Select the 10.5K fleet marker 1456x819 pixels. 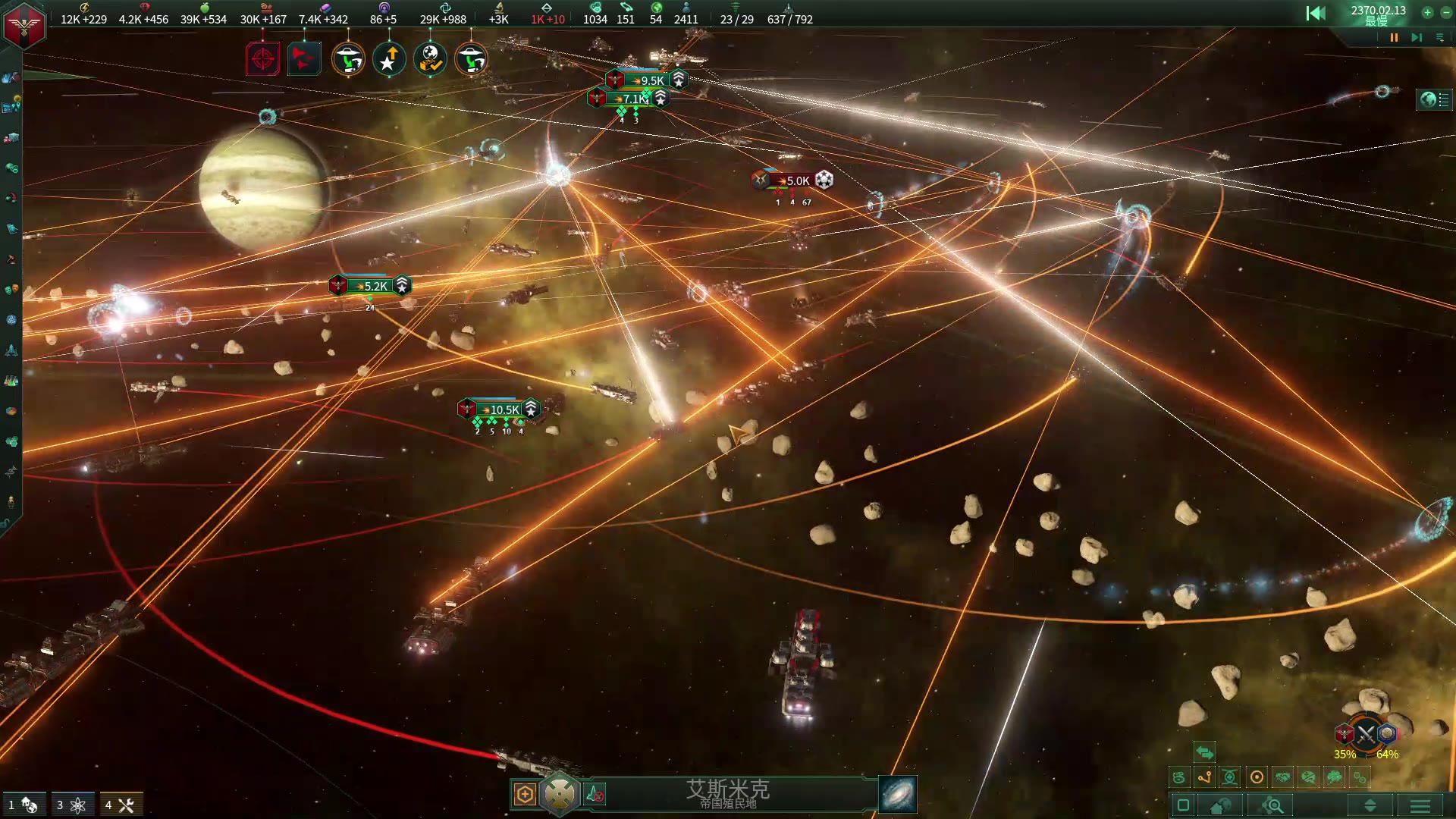tap(504, 409)
